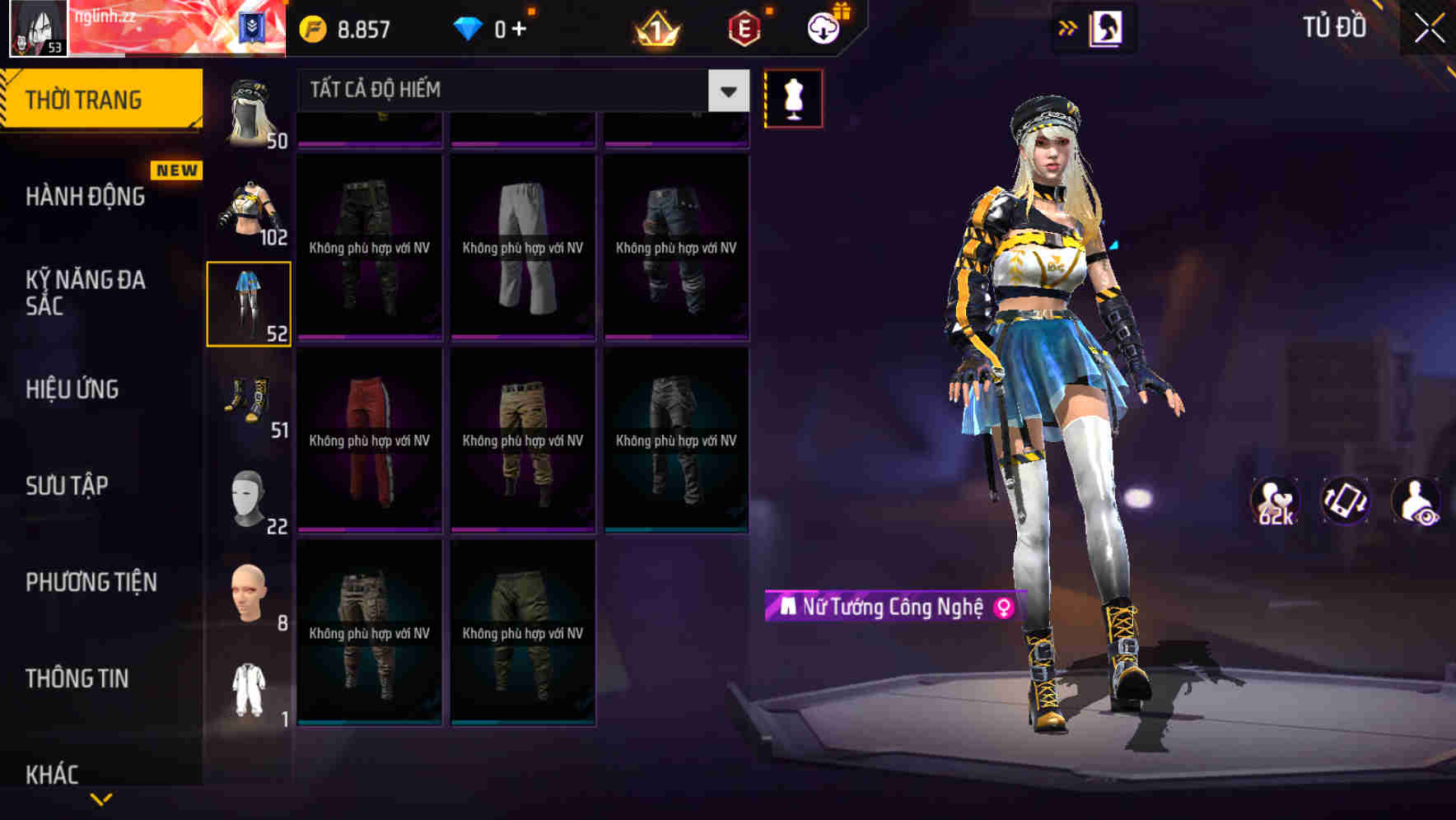Open the character portrait icon near Tủ Đồ
The height and width of the screenshot is (820, 1456).
tap(1104, 27)
